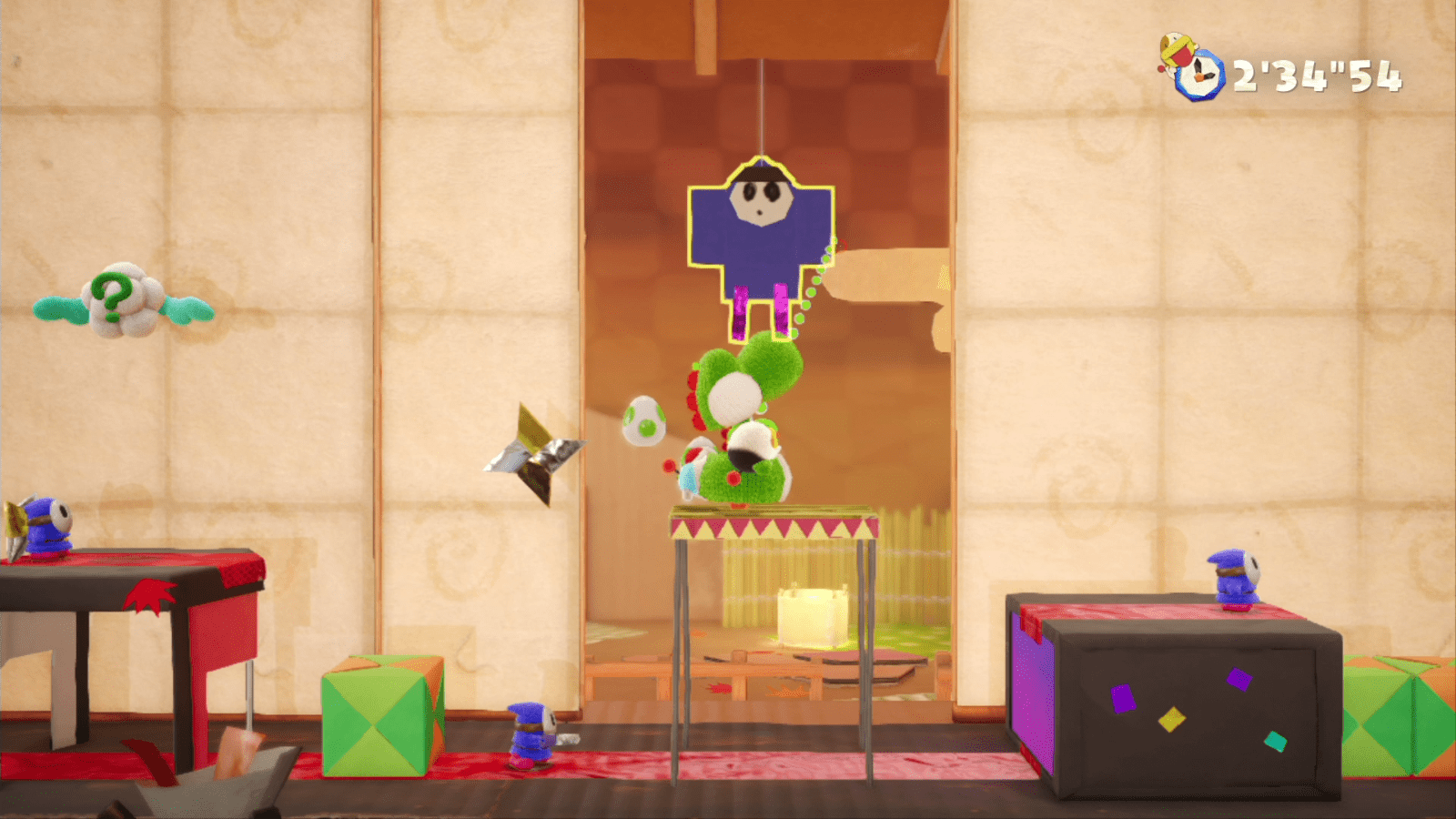
Task: Click the small striped table under Yoshi
Action: pos(772,528)
